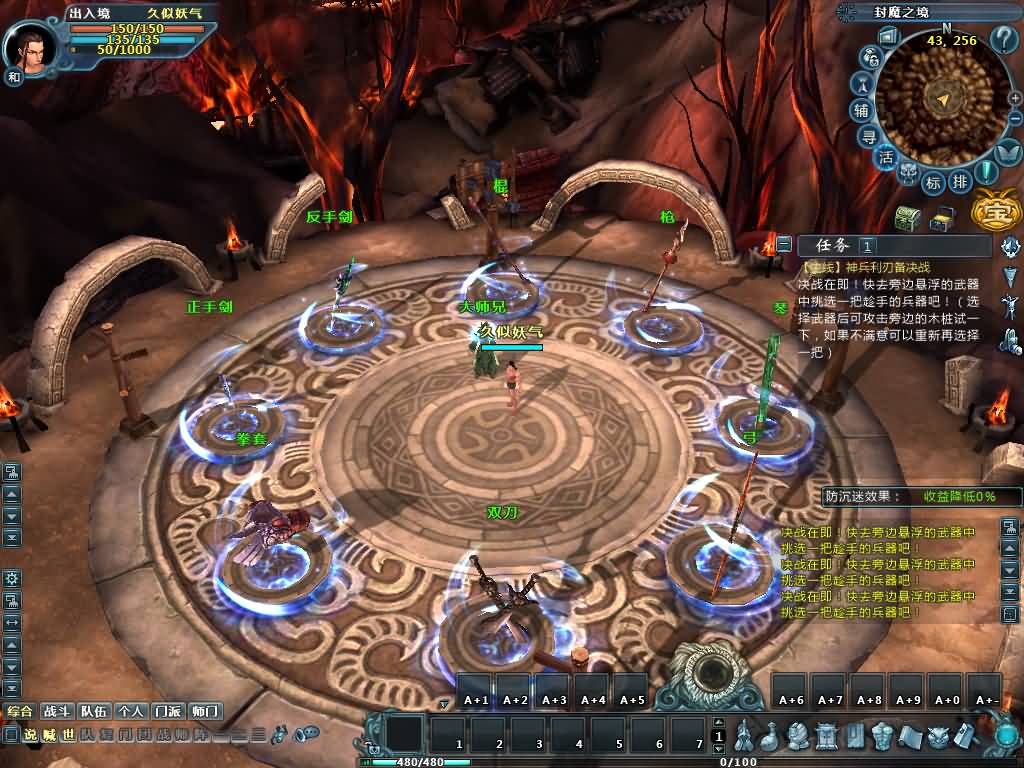Open the help question mark button
This screenshot has height=768, width=1024.
point(1003,40)
